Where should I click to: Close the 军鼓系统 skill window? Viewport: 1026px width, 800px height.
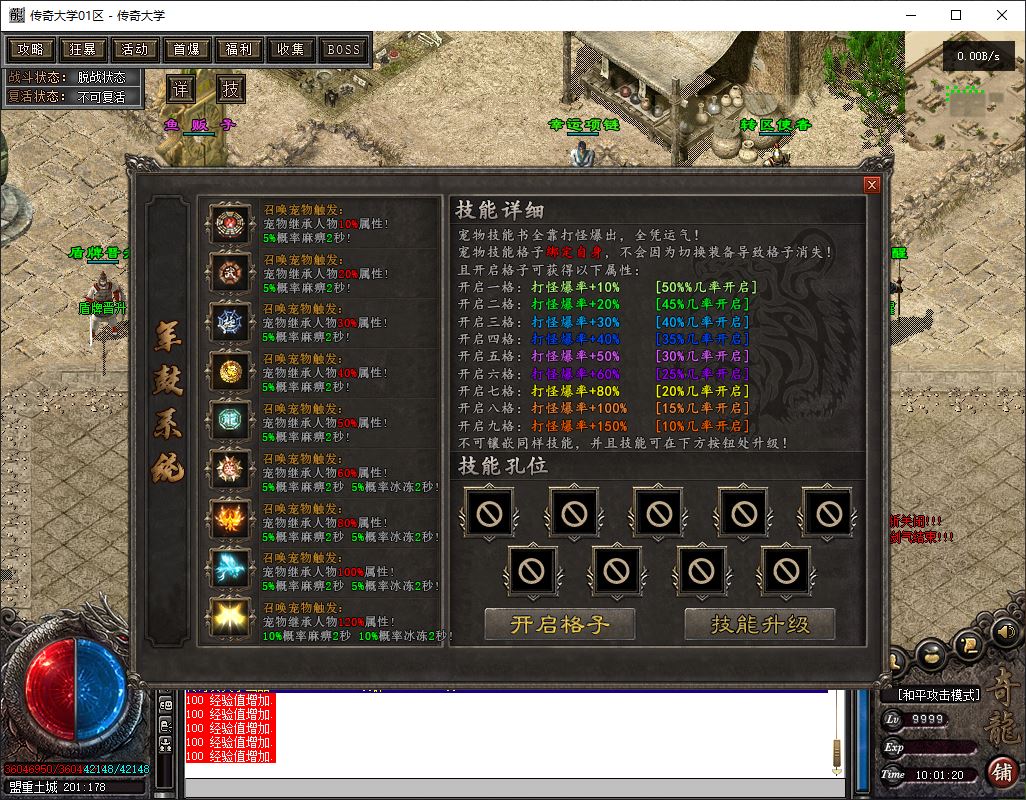click(871, 185)
